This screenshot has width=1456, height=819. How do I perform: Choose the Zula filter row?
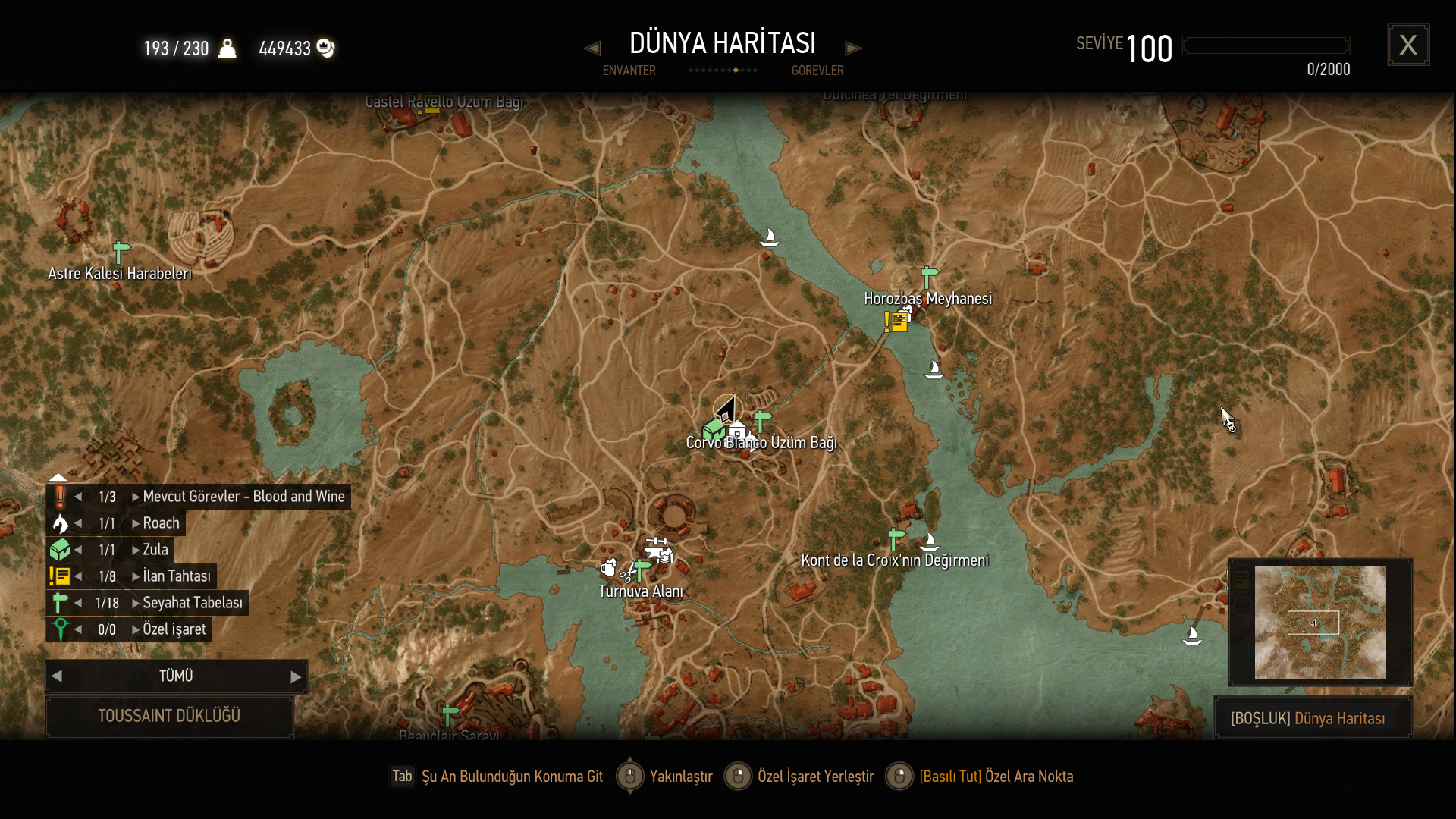pyautogui.click(x=155, y=550)
